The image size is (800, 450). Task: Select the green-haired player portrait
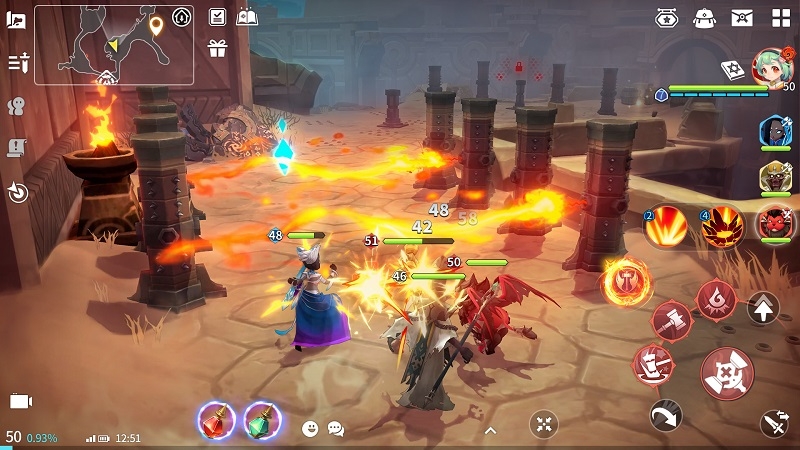pyautogui.click(x=770, y=68)
